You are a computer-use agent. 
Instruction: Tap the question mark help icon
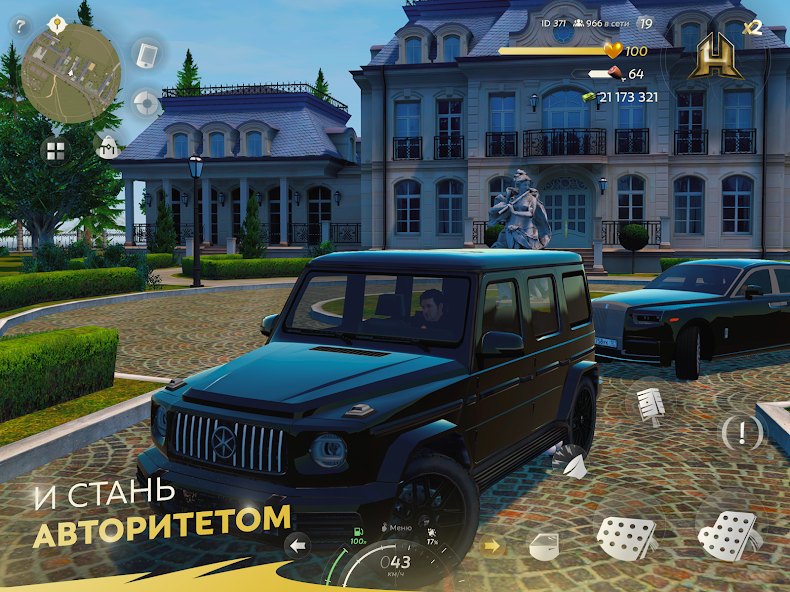[20, 27]
